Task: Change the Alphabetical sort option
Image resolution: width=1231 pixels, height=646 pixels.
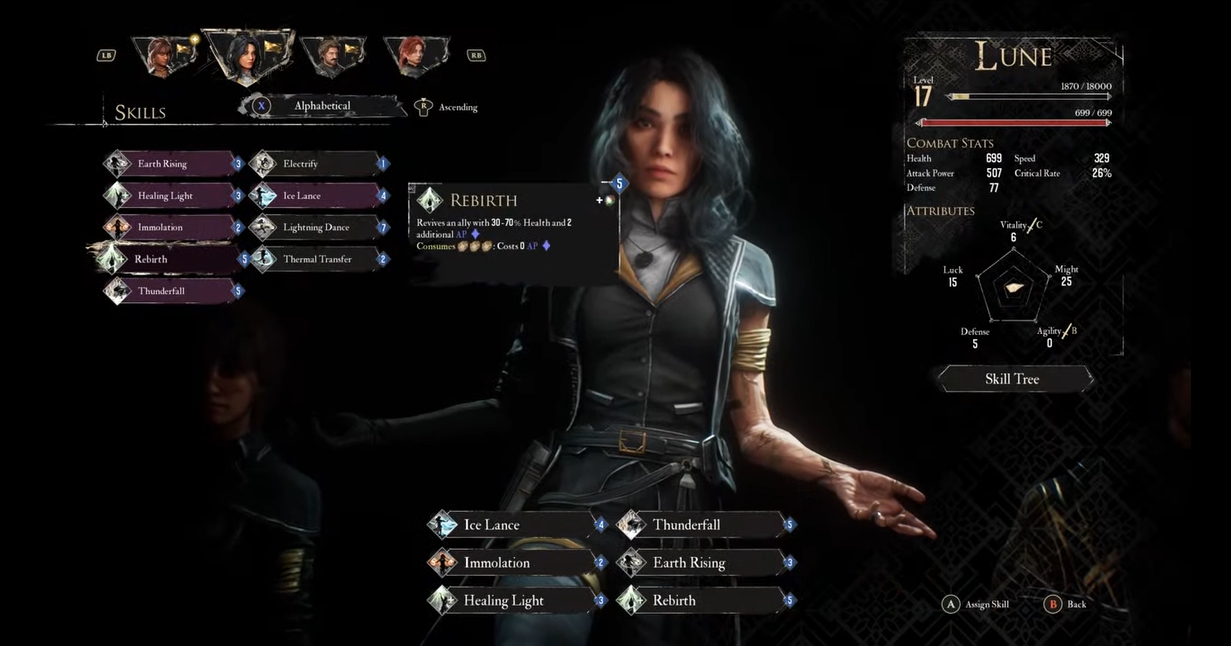Action: pyautogui.click(x=321, y=106)
